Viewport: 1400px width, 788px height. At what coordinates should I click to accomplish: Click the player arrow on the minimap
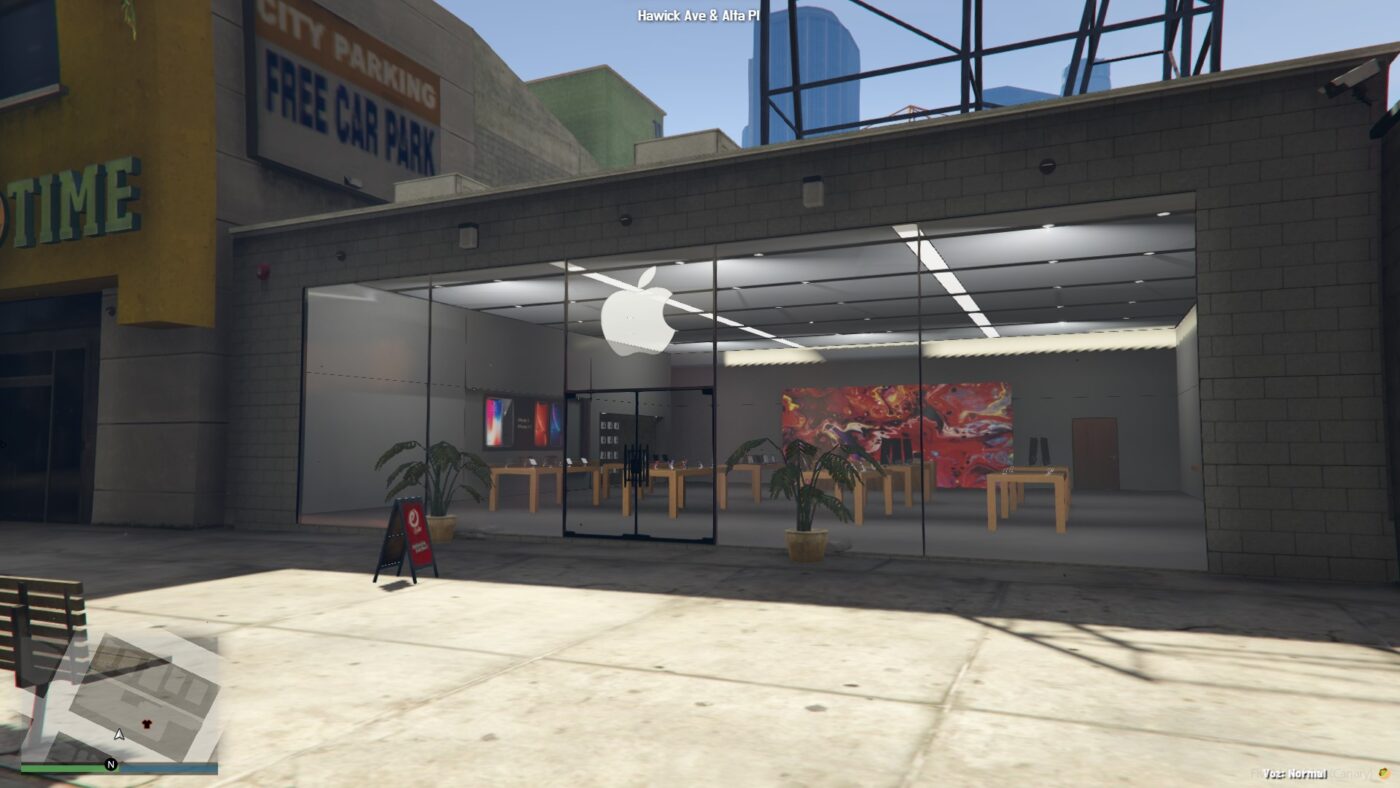point(119,735)
